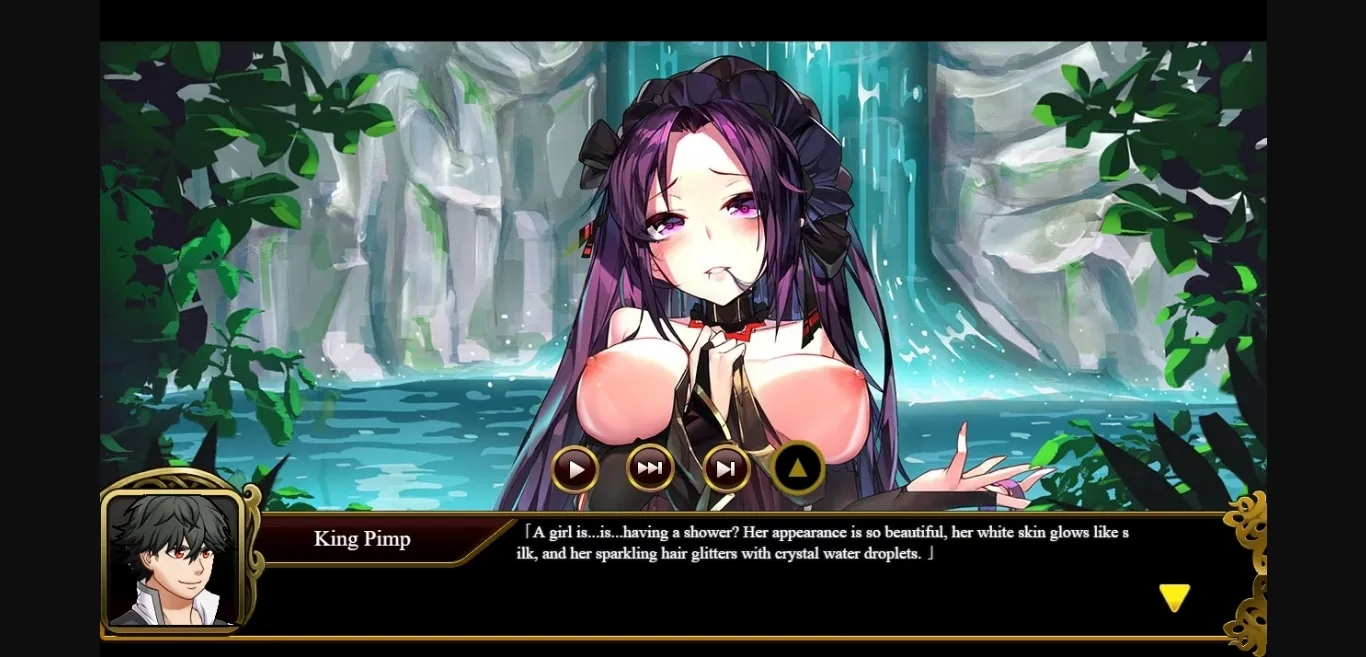
Task: Hide the dialogue box with the up-arrow button
Action: tap(798, 467)
